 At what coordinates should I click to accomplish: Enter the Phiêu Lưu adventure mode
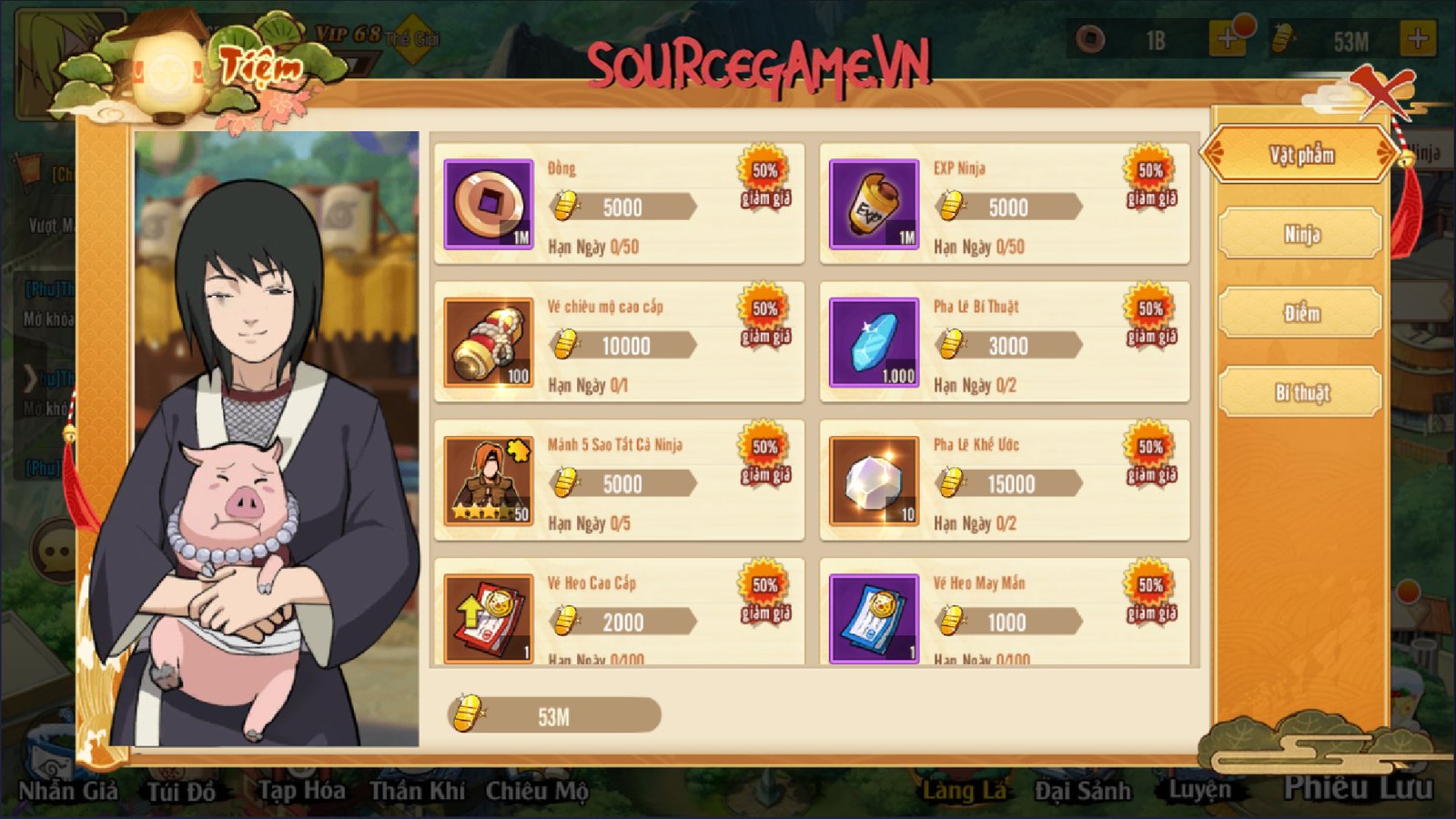tap(1358, 786)
